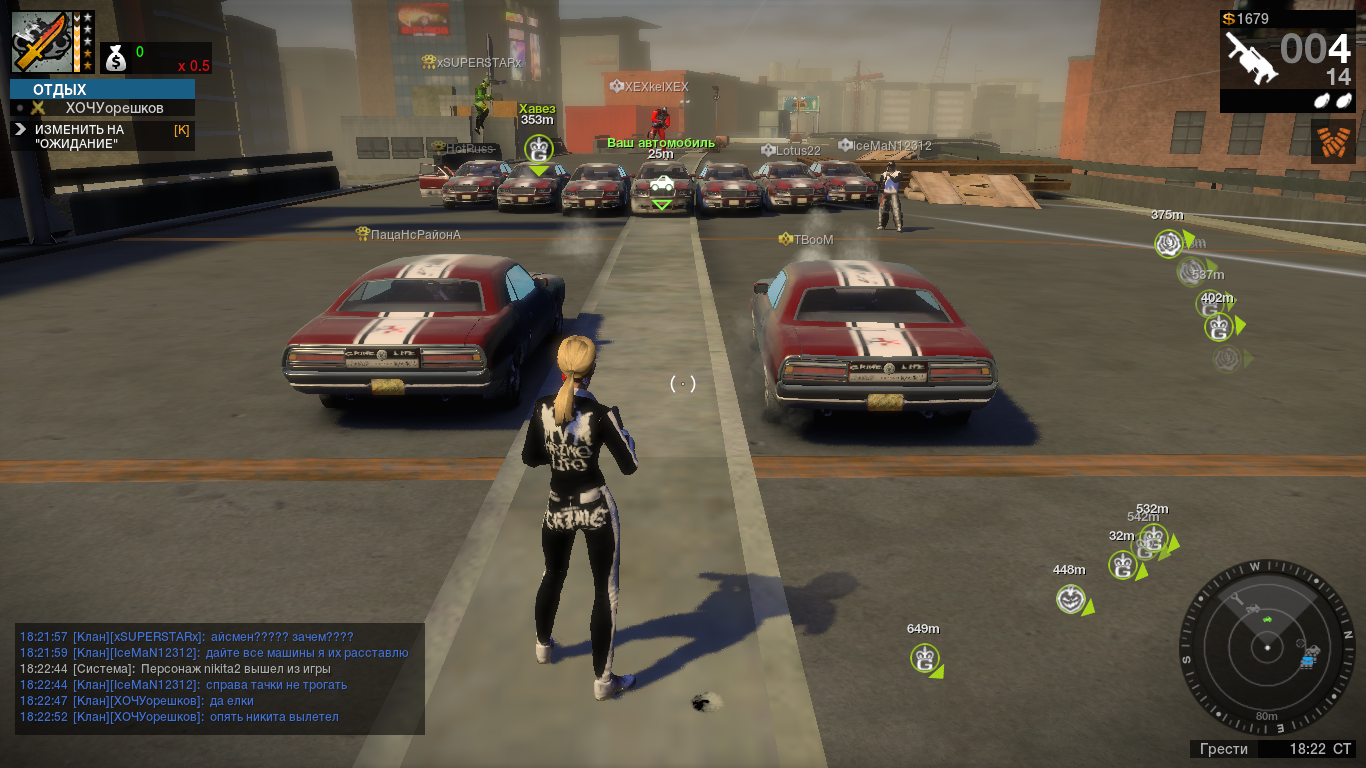Select the 448m waypoint marker

coord(1071,599)
